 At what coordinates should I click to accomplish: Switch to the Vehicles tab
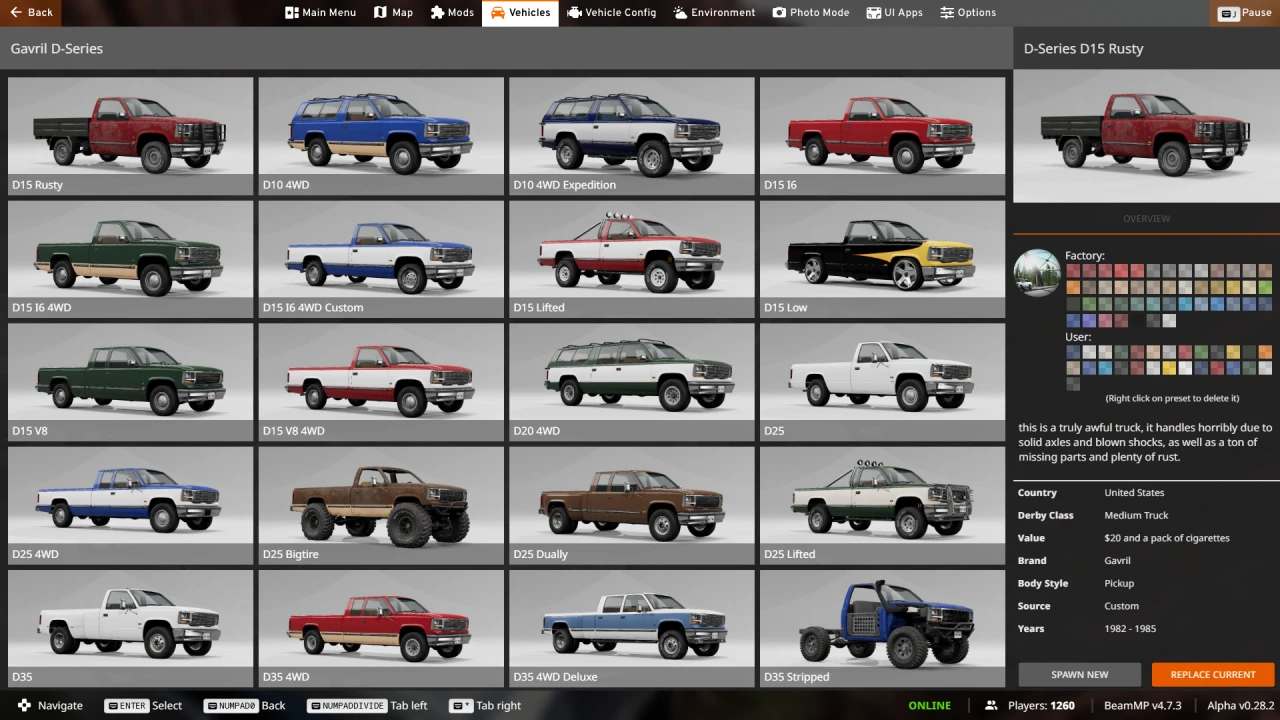pyautogui.click(x=519, y=13)
